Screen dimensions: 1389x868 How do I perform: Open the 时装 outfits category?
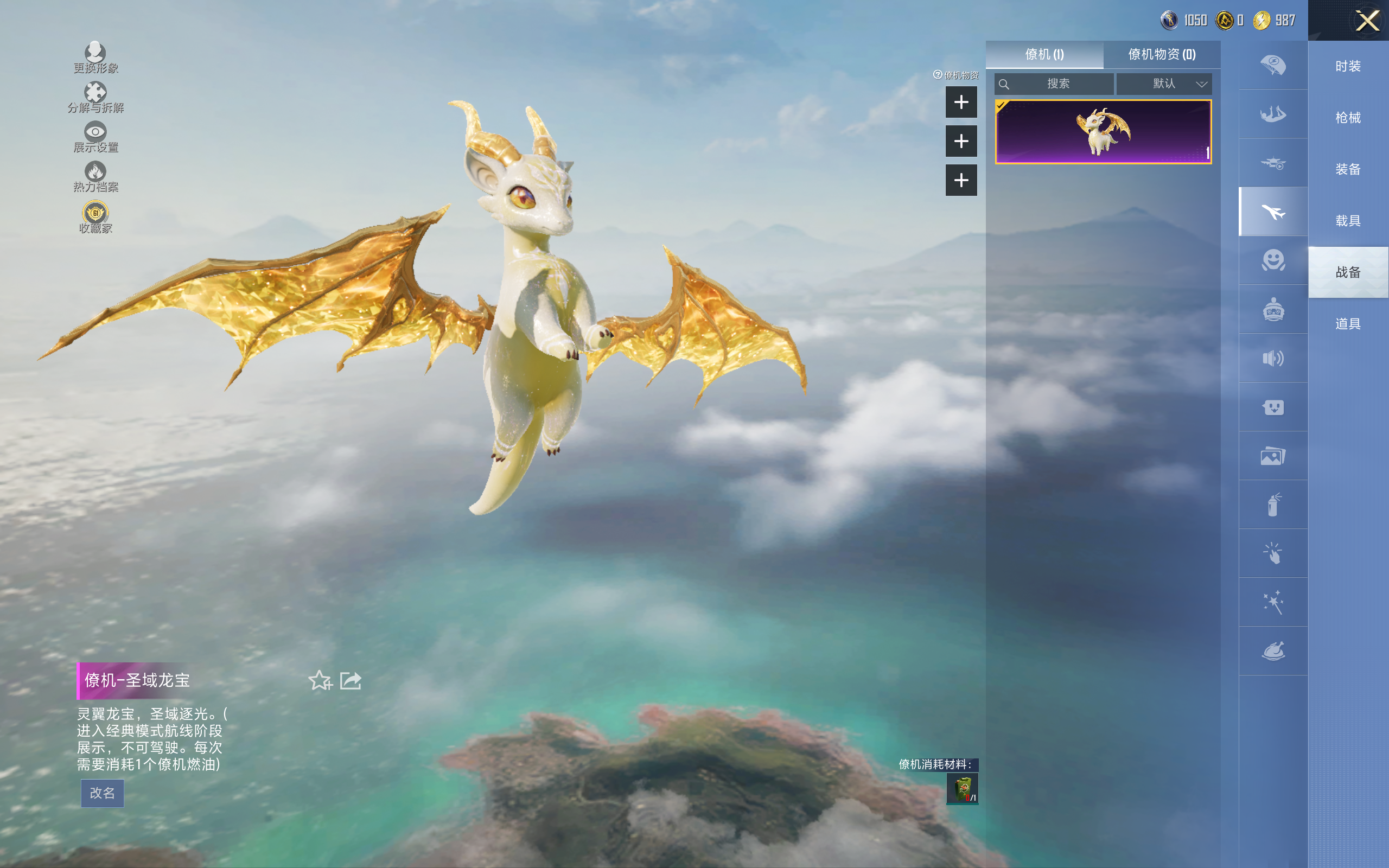(1348, 66)
